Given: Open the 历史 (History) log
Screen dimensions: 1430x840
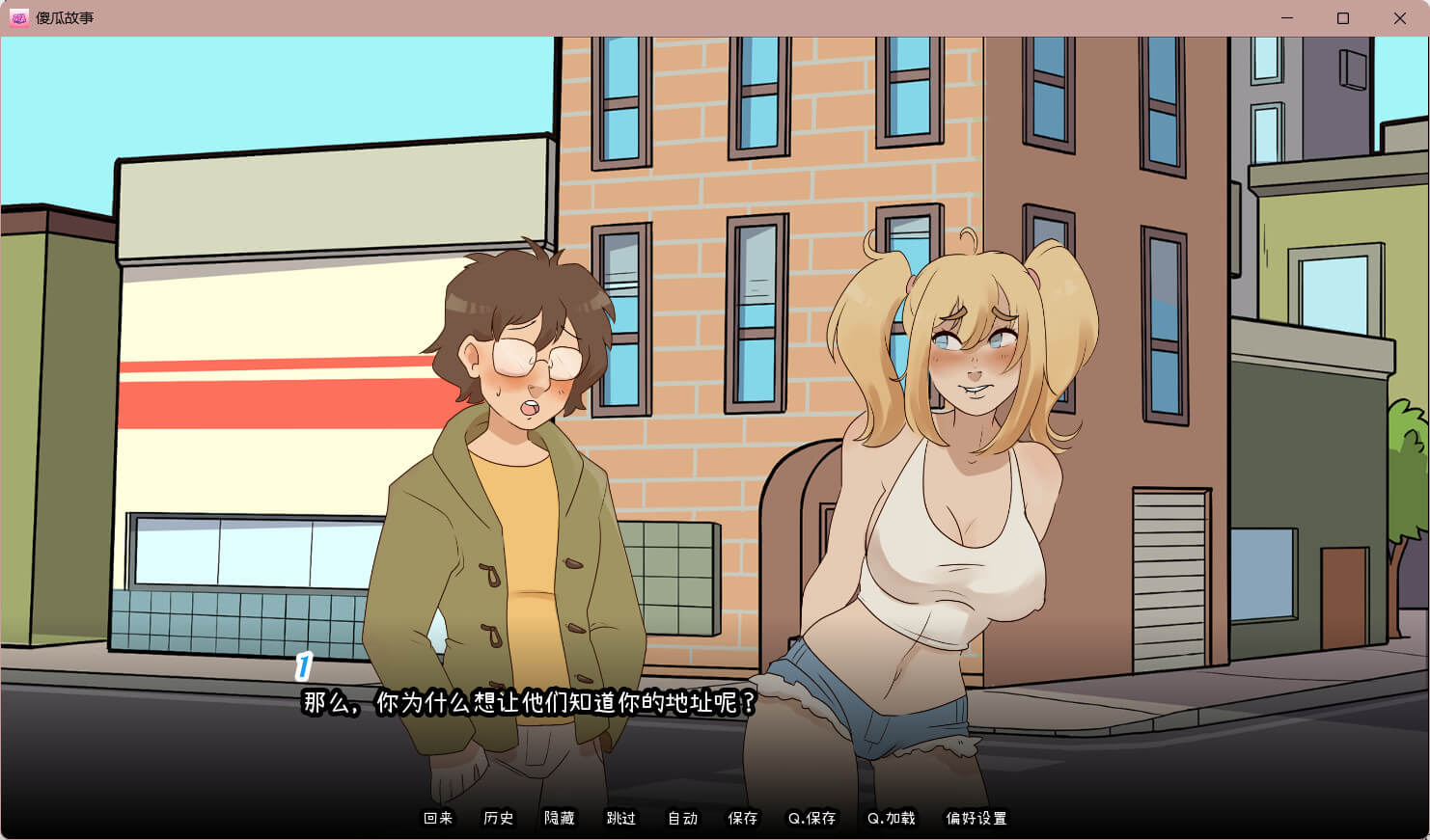Looking at the screenshot, I should click(x=499, y=818).
